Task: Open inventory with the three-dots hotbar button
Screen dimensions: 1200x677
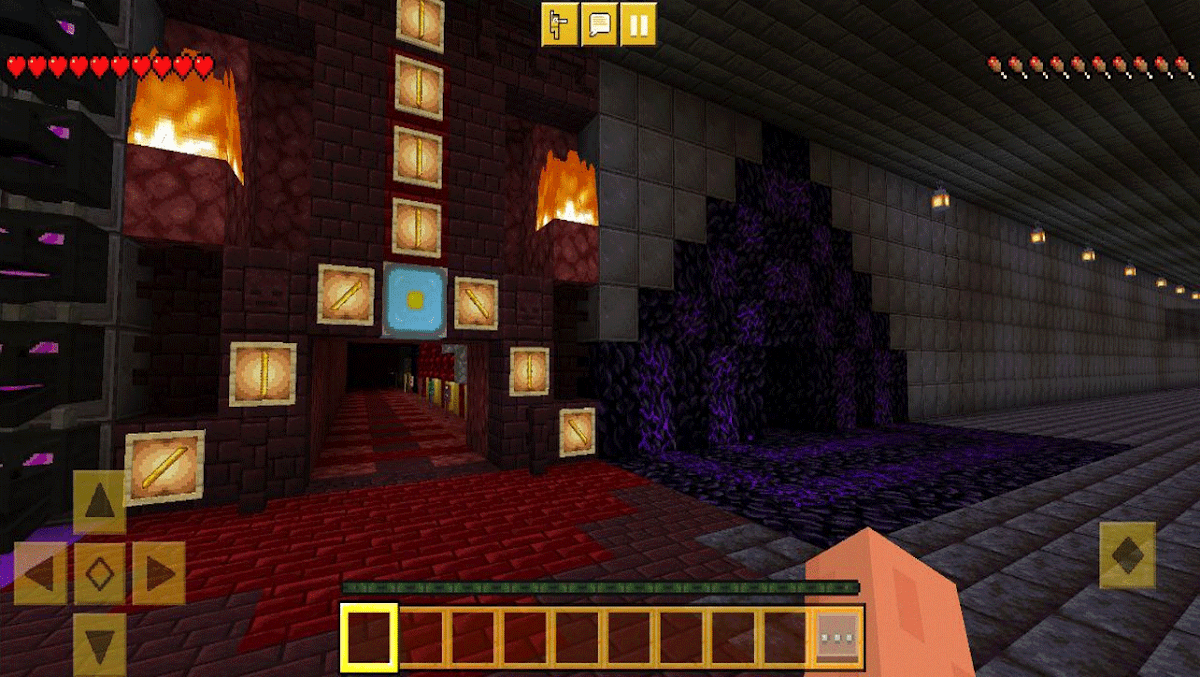Action: (x=836, y=636)
